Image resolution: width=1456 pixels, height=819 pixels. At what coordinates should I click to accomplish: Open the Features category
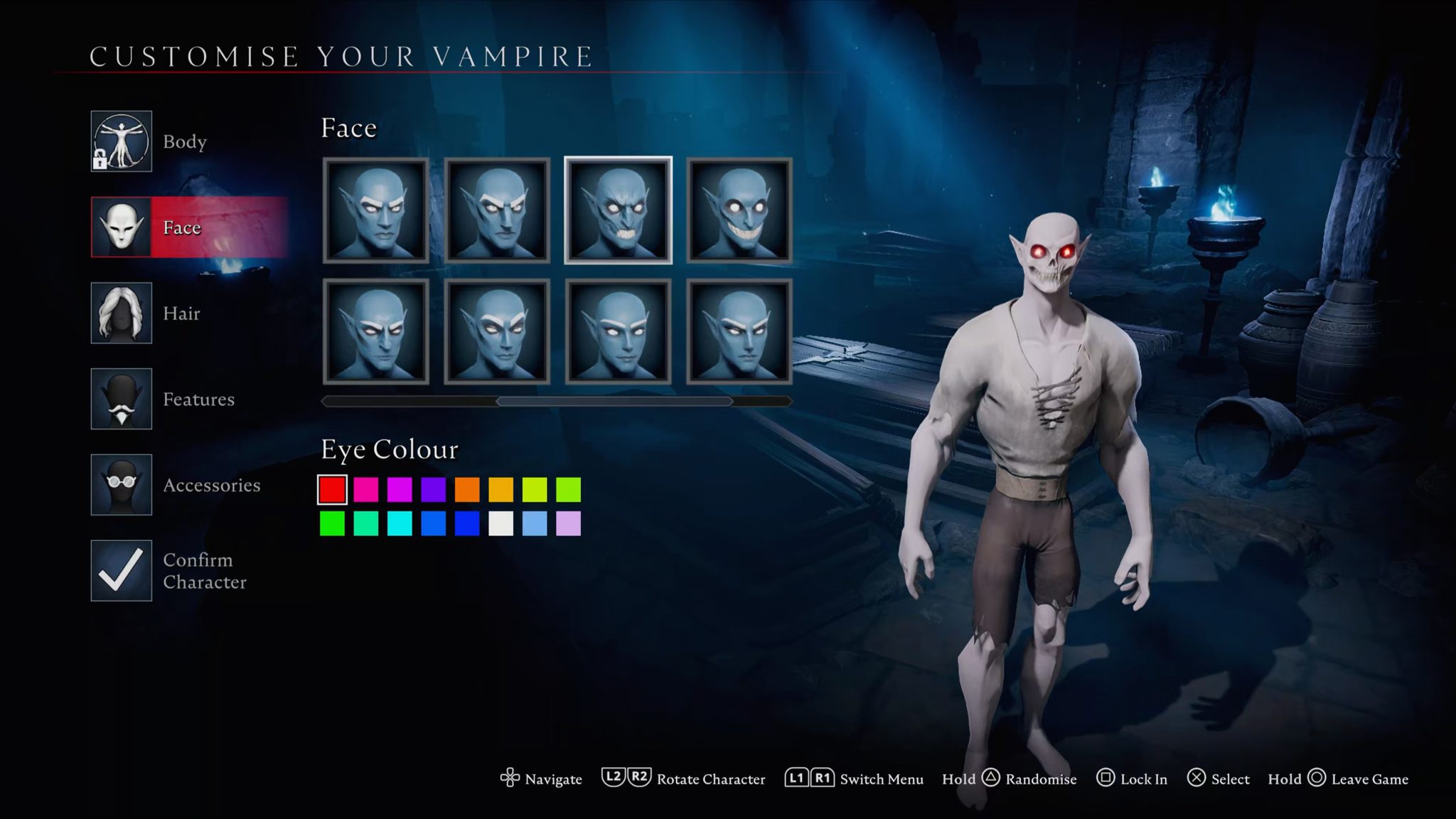pos(122,399)
